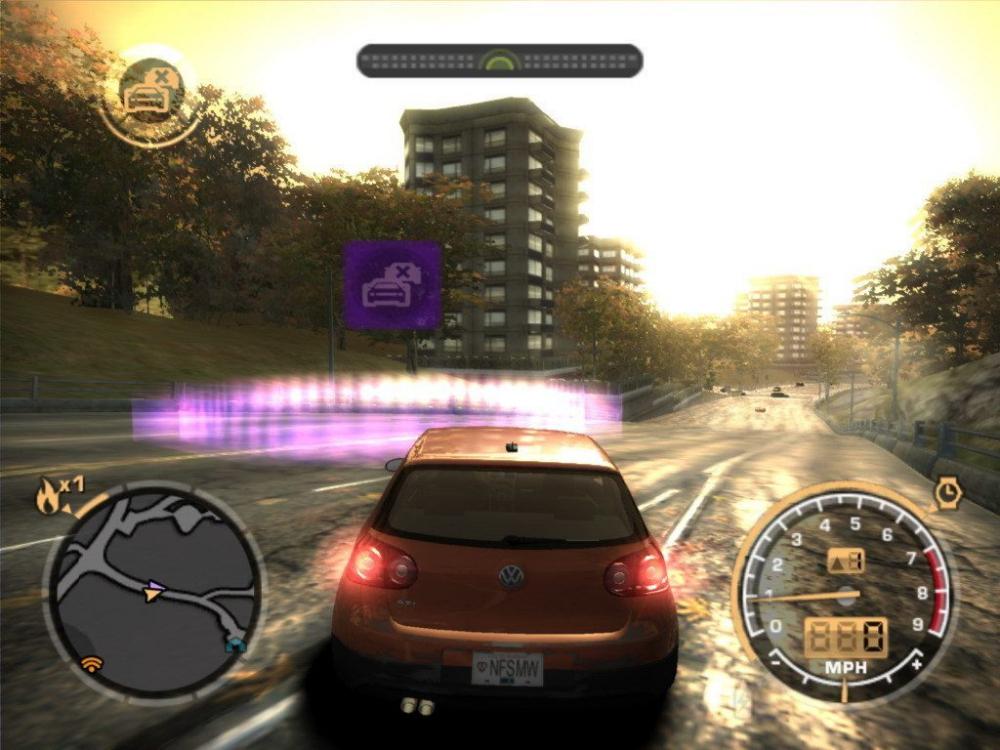
Task: Click the orange player arrow on minimap
Action: coord(151,595)
